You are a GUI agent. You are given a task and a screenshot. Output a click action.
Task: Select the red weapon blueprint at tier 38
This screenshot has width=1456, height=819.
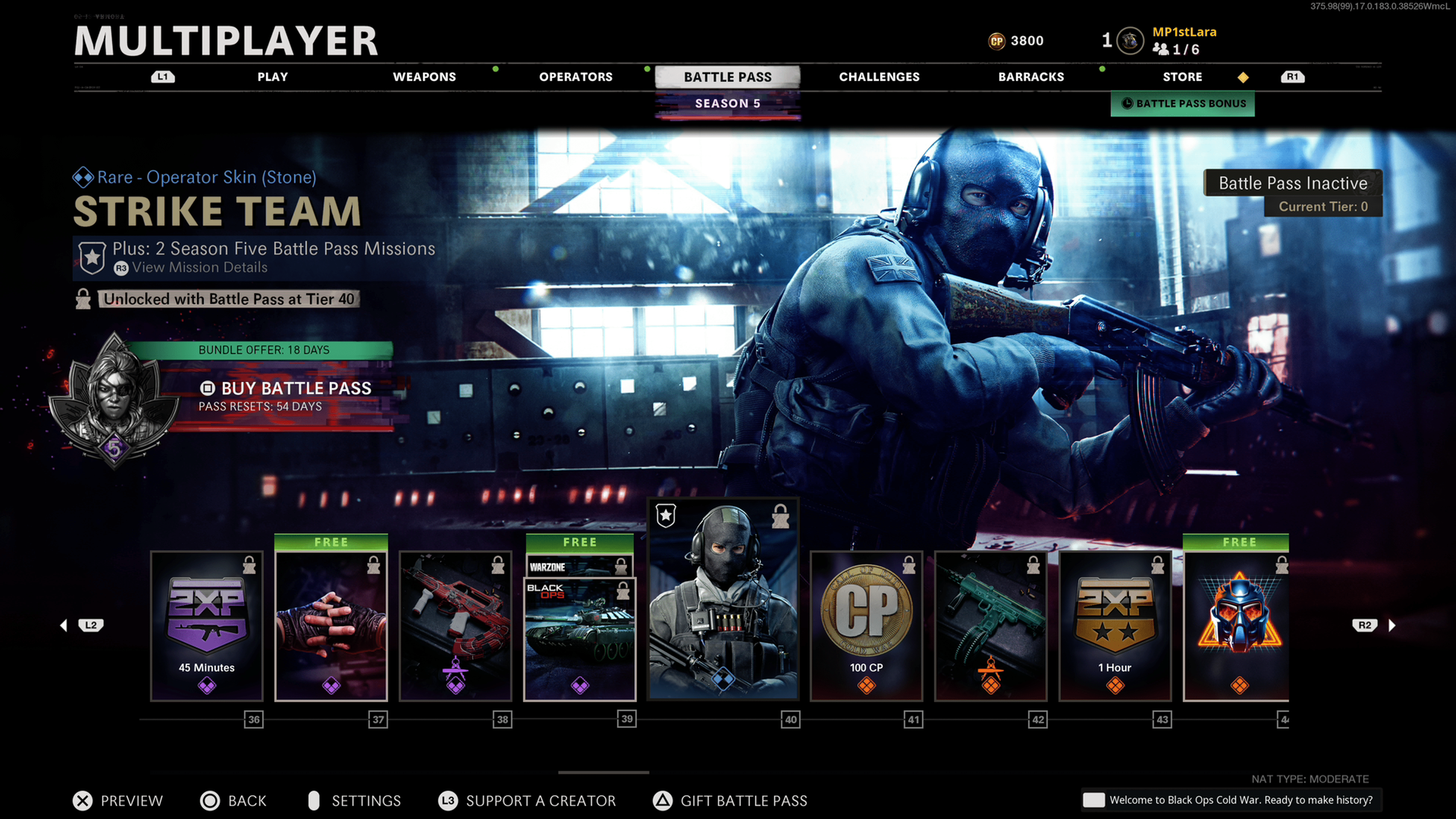coord(455,626)
